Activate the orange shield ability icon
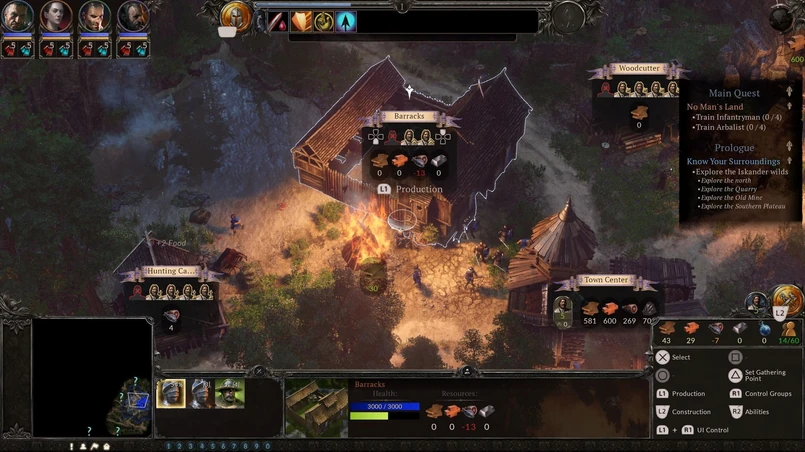 click(x=302, y=21)
